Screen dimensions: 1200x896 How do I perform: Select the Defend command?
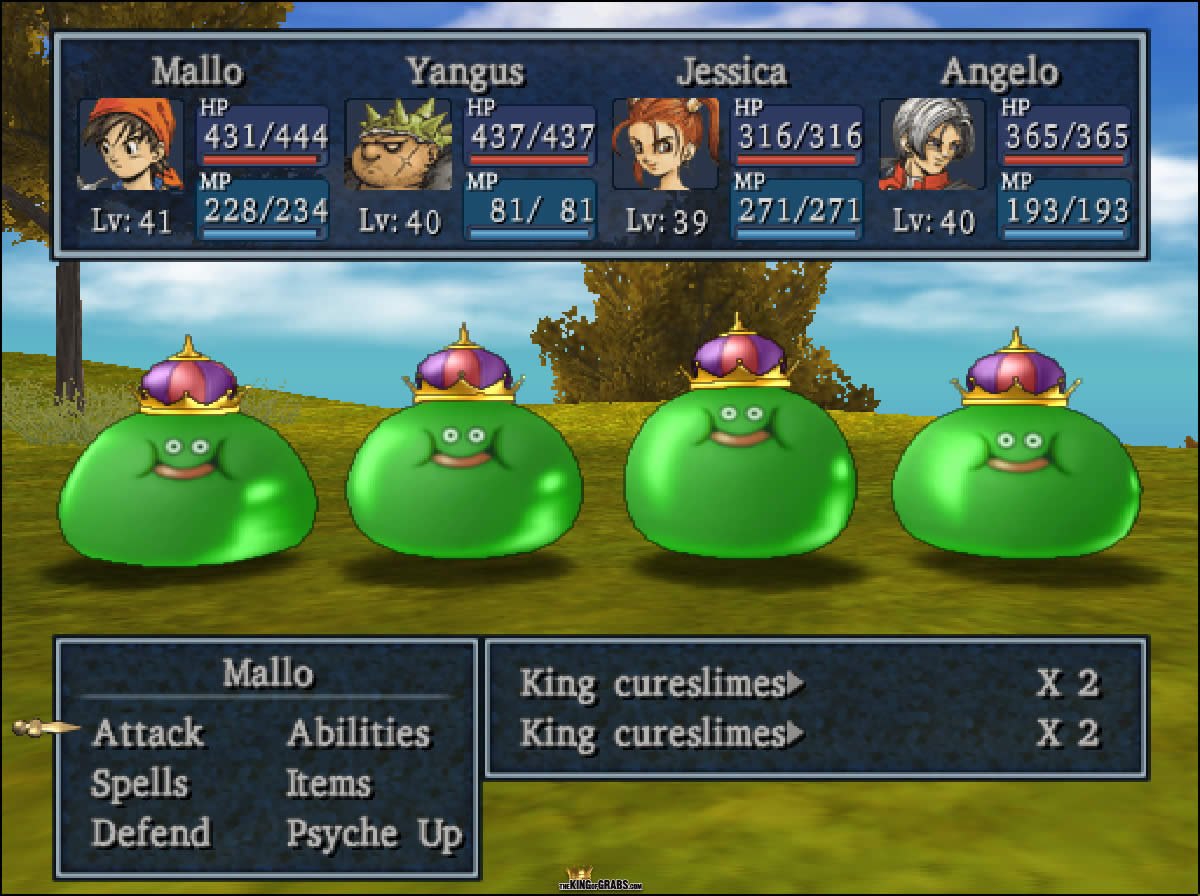151,833
